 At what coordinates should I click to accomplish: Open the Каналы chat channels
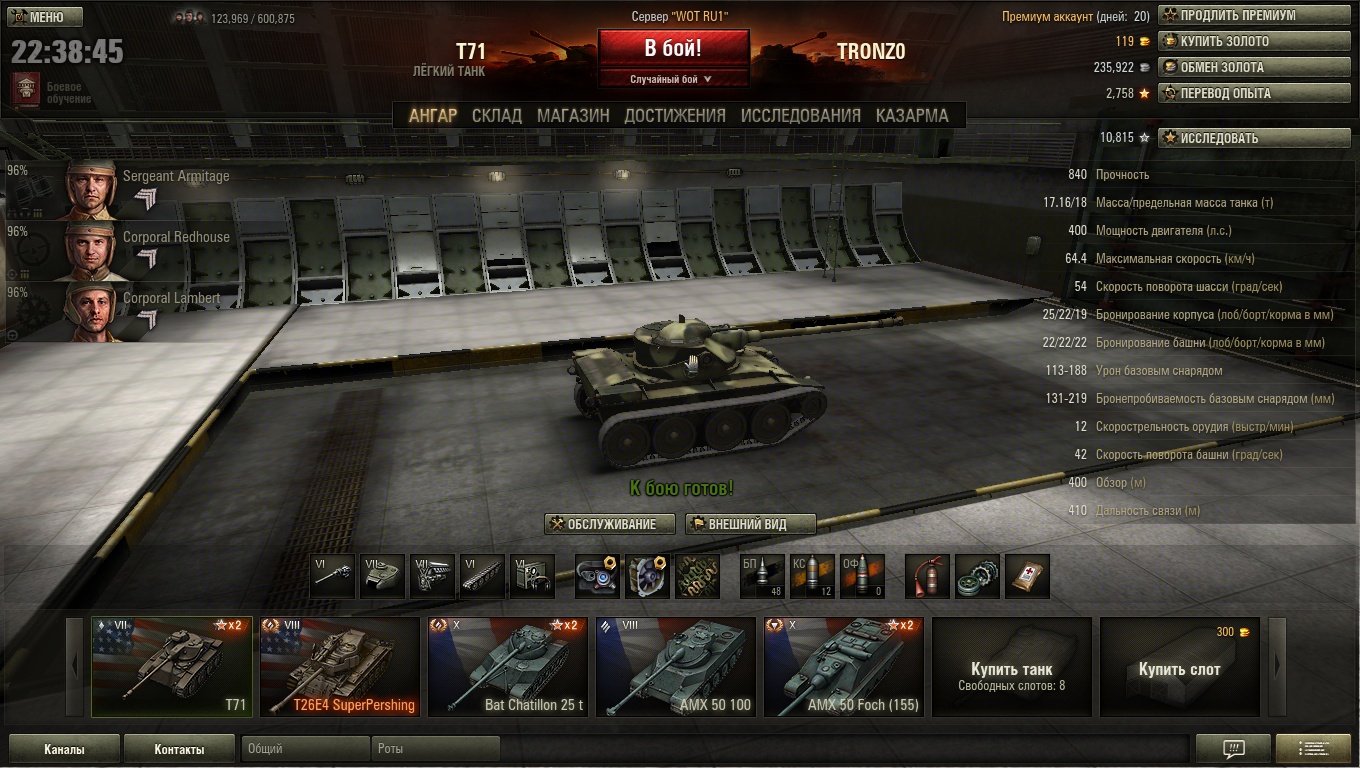point(64,749)
